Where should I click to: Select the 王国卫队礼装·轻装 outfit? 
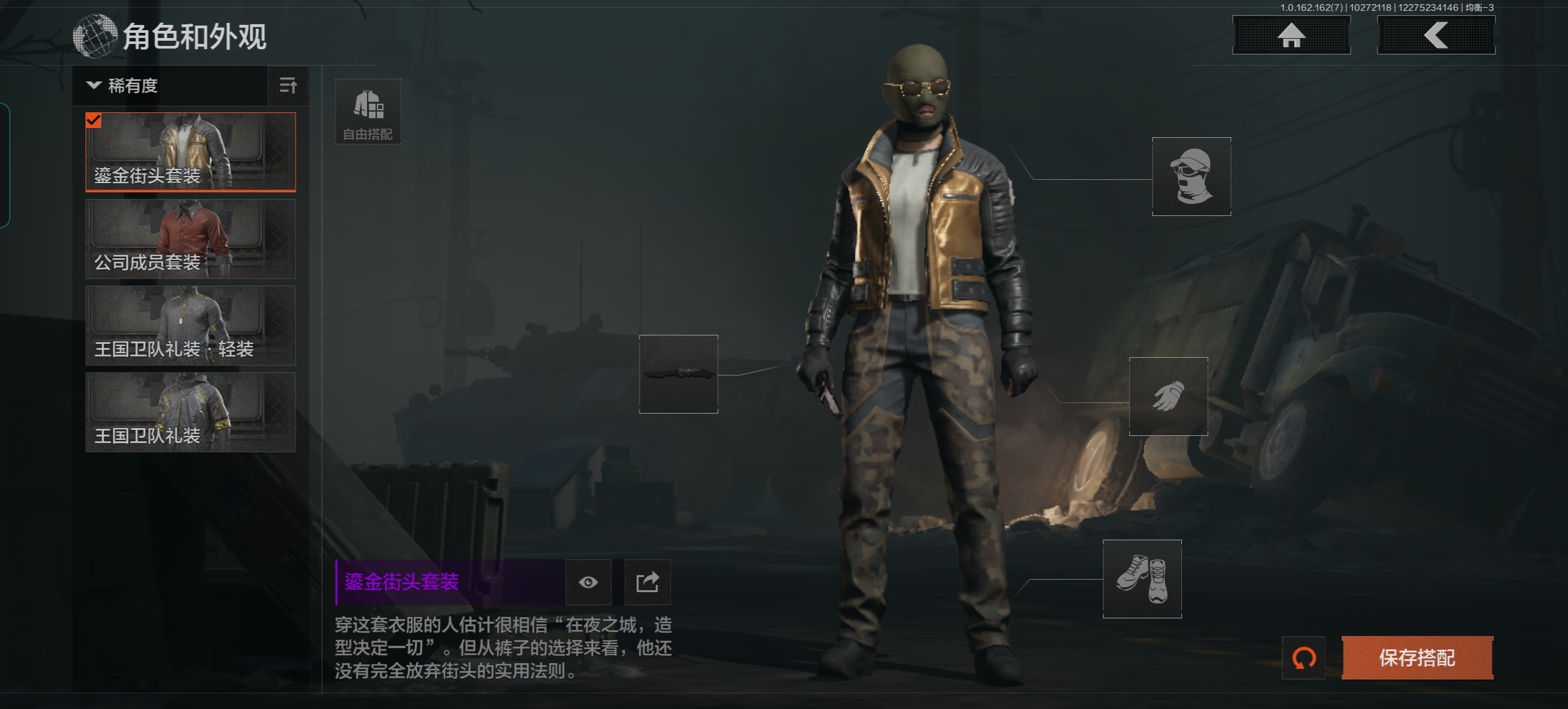coord(190,326)
